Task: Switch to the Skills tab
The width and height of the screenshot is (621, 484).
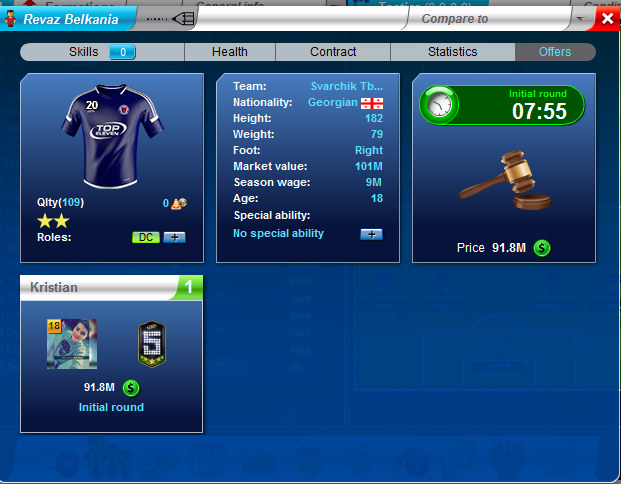Action: [85, 52]
